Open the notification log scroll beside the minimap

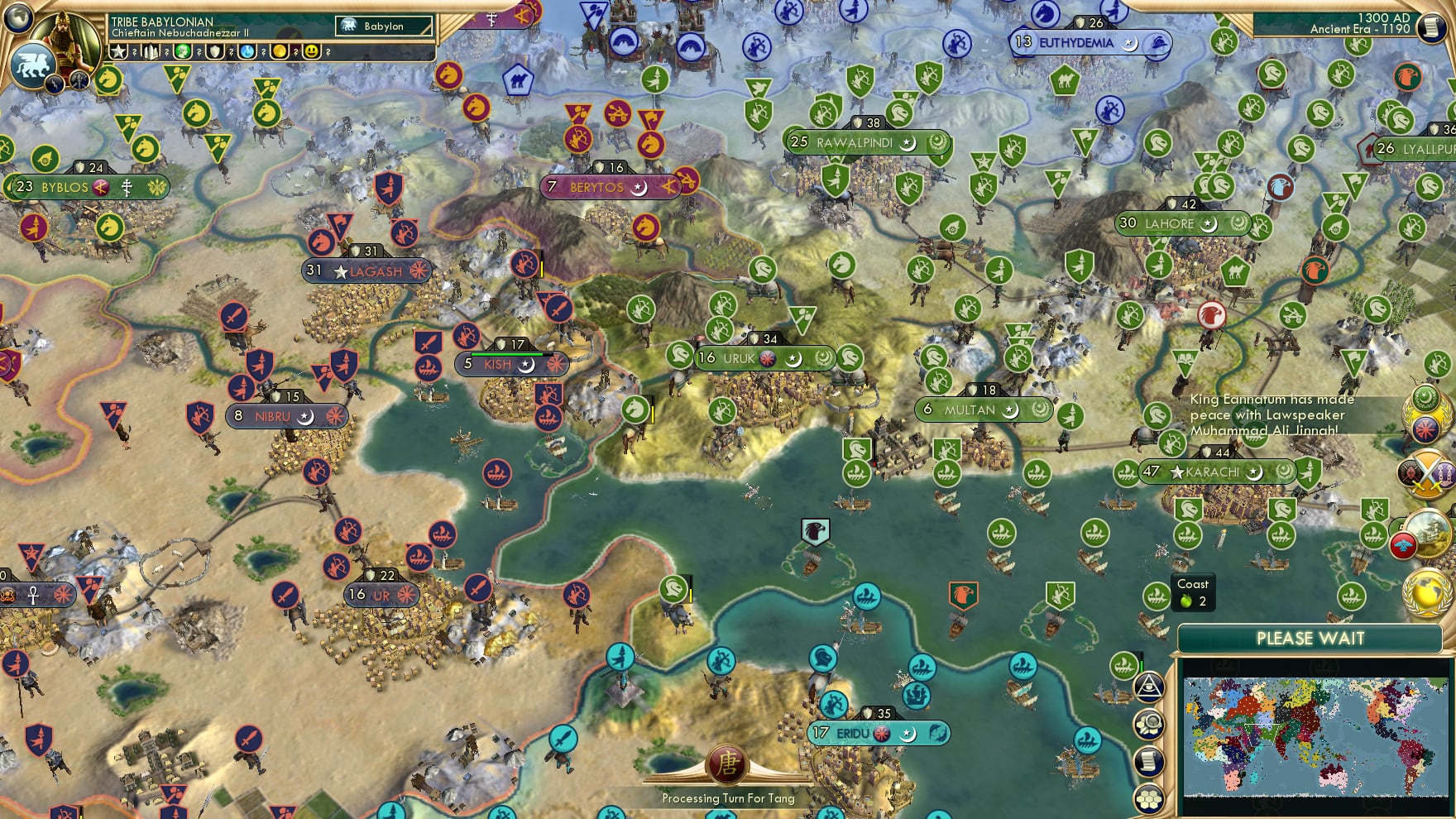[x=1147, y=760]
